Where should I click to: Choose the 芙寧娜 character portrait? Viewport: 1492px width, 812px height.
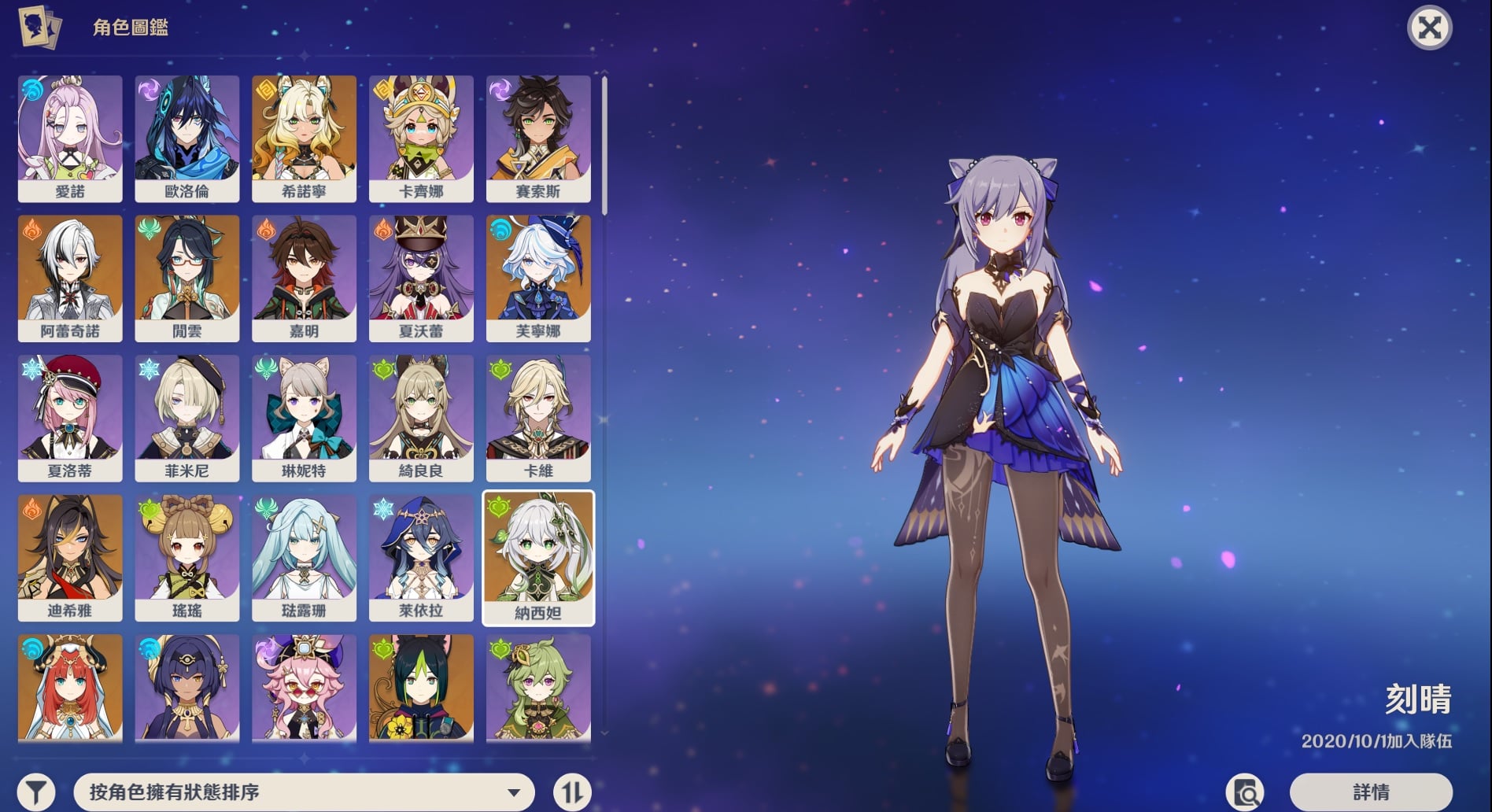pyautogui.click(x=538, y=278)
